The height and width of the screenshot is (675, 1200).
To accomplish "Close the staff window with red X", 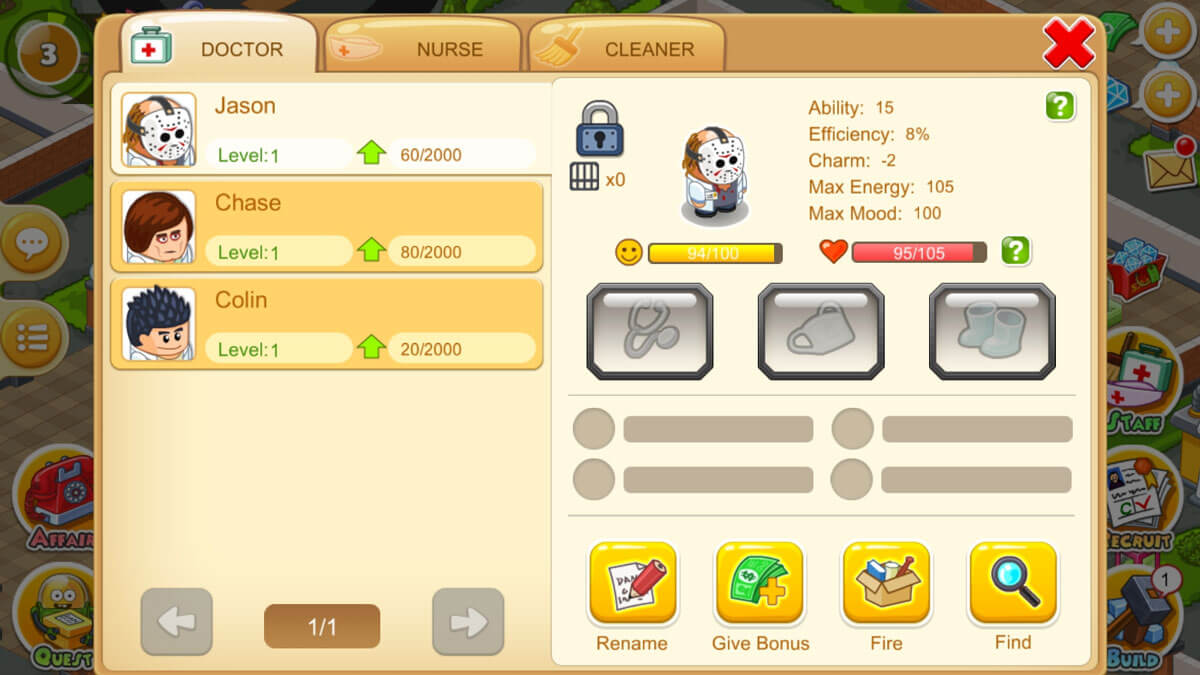I will pyautogui.click(x=1069, y=44).
